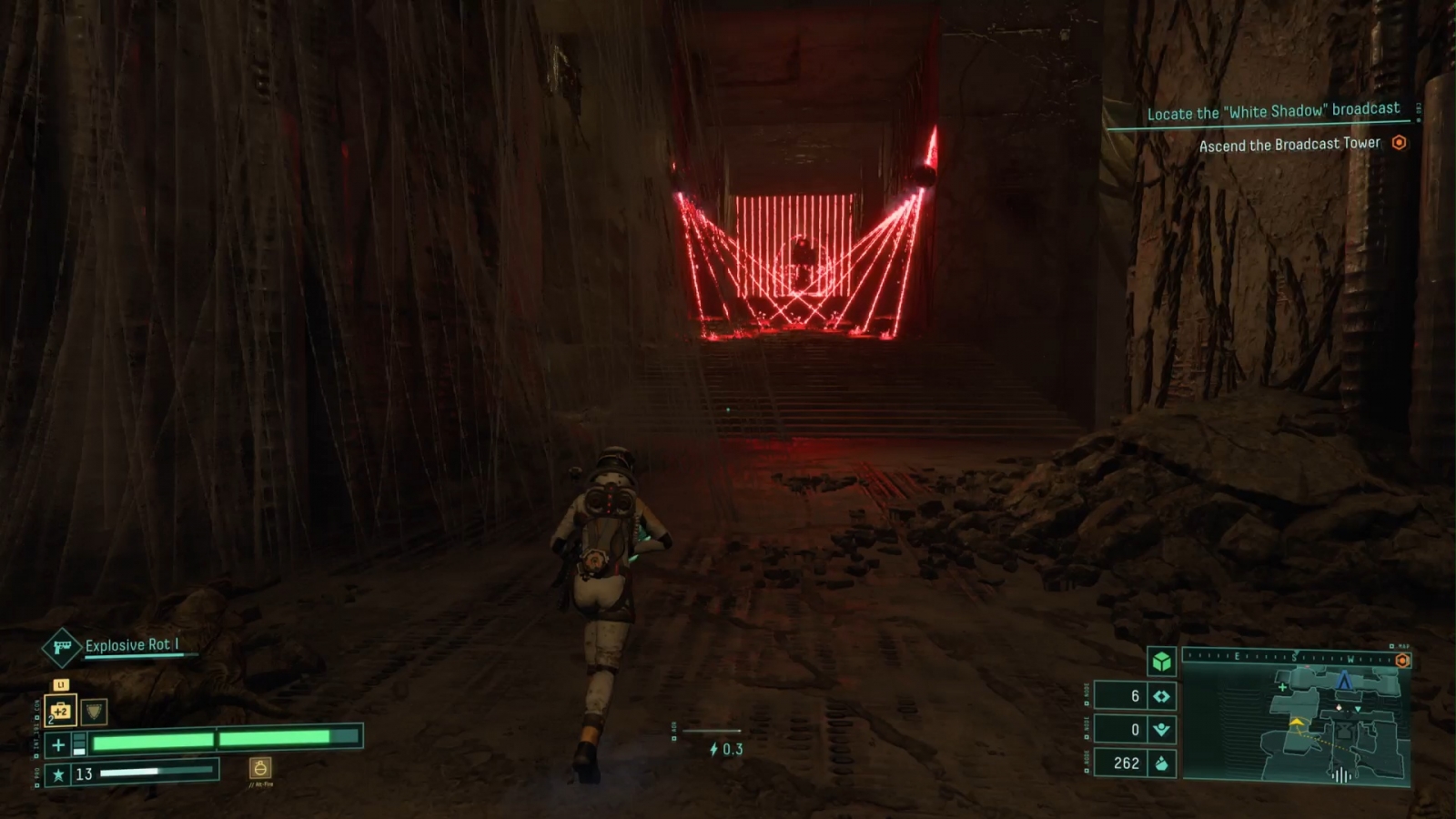Screen dimensions: 1456x819
Task: Click the droplet-shaped resource icon beside 262
Action: coord(1162,763)
